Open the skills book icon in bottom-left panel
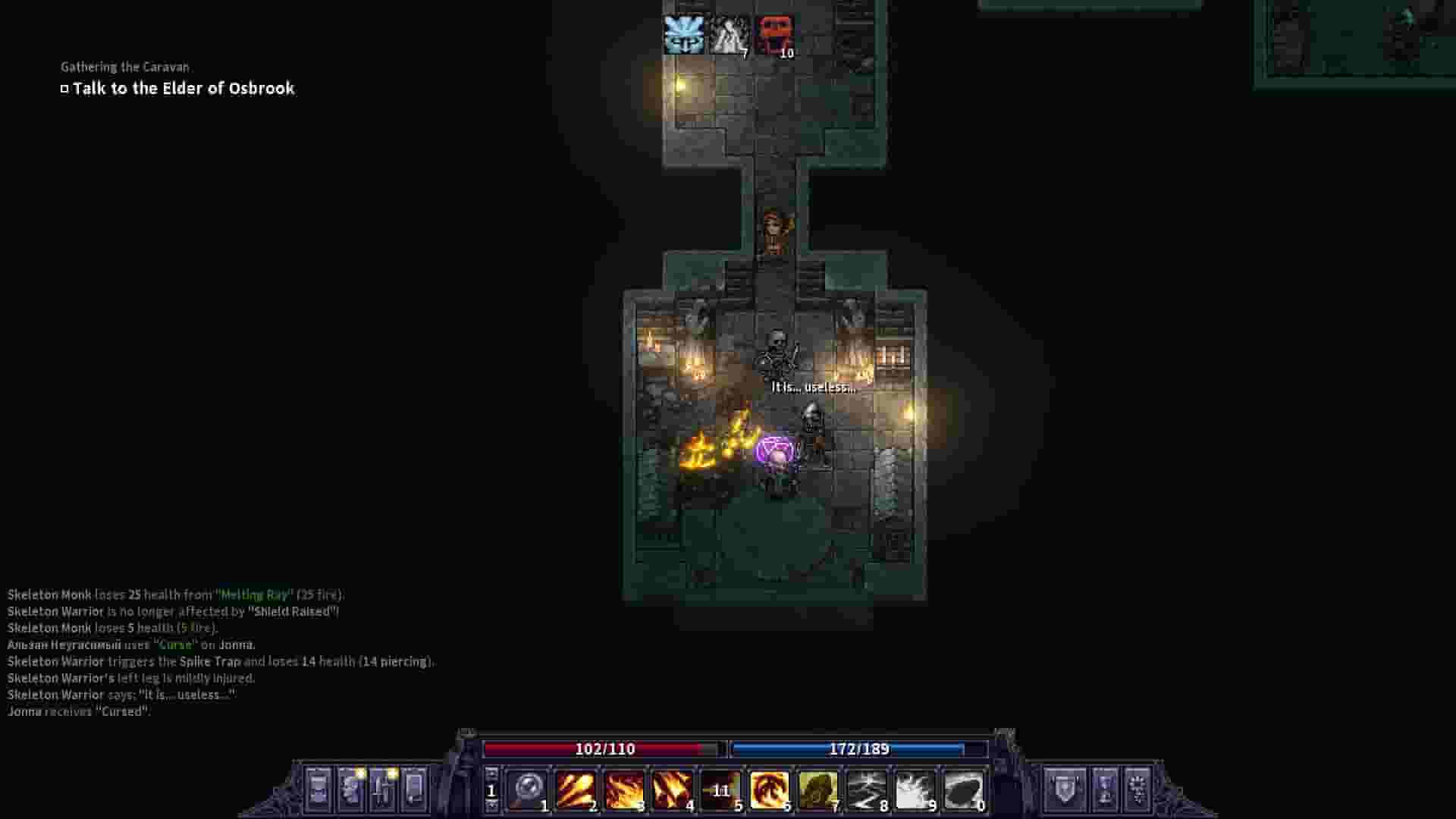1456x819 pixels. pos(381,789)
